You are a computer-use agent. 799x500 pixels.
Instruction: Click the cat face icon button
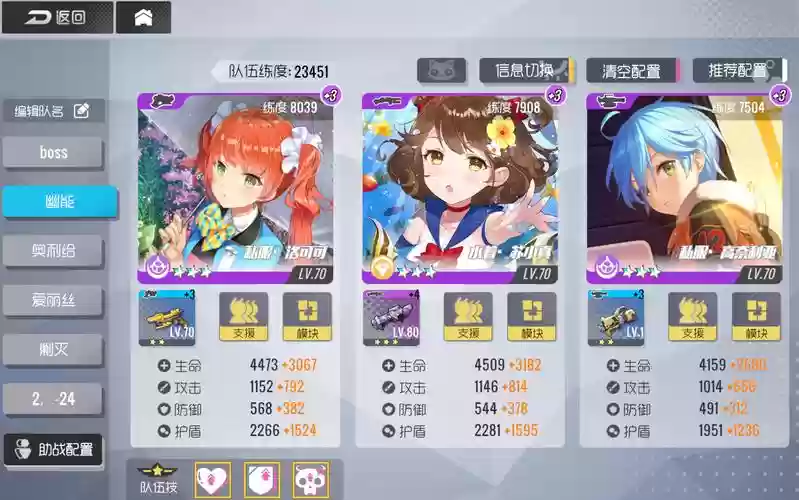coord(441,70)
